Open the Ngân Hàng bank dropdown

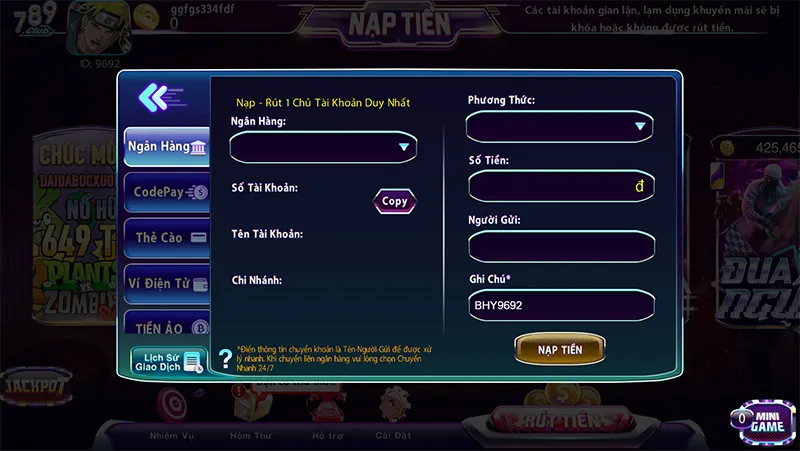click(x=323, y=147)
